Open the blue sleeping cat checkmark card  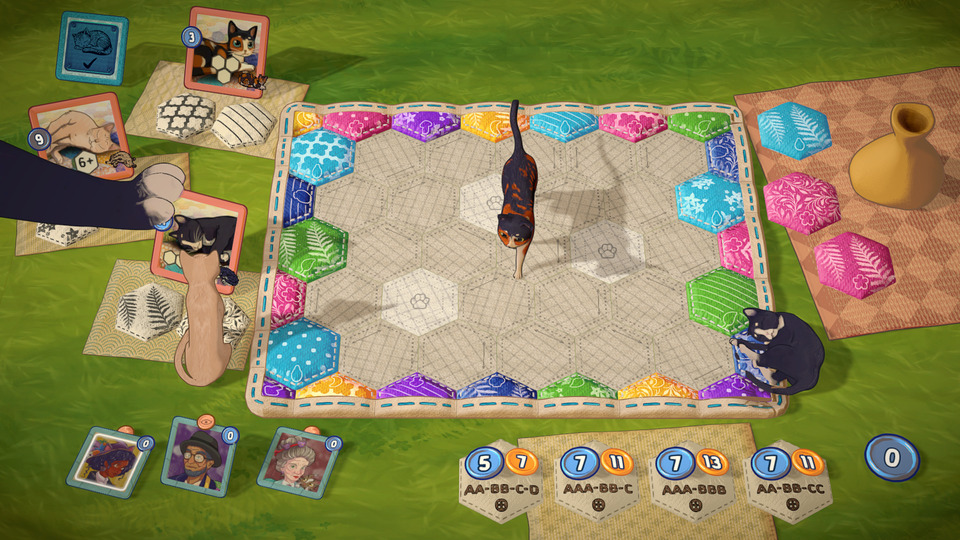[x=92, y=48]
